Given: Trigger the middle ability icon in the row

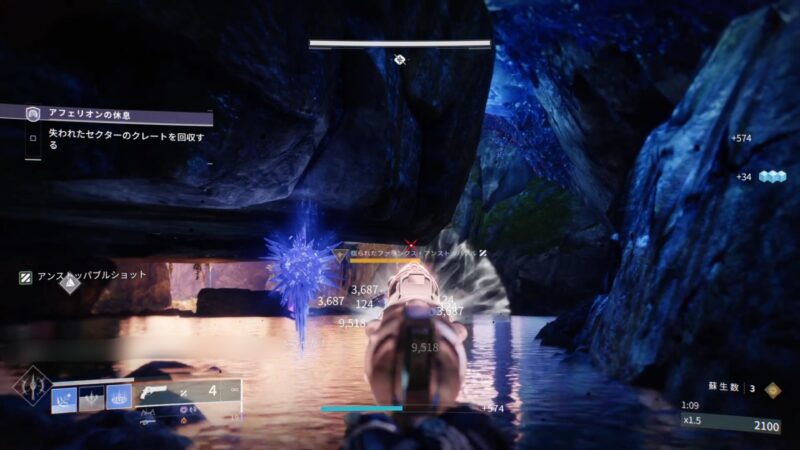Looking at the screenshot, I should pyautogui.click(x=91, y=398).
